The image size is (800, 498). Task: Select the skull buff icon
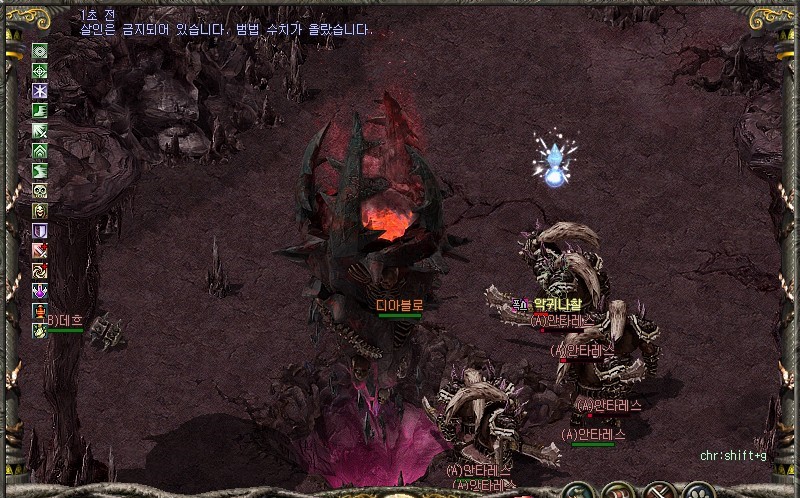40,190
